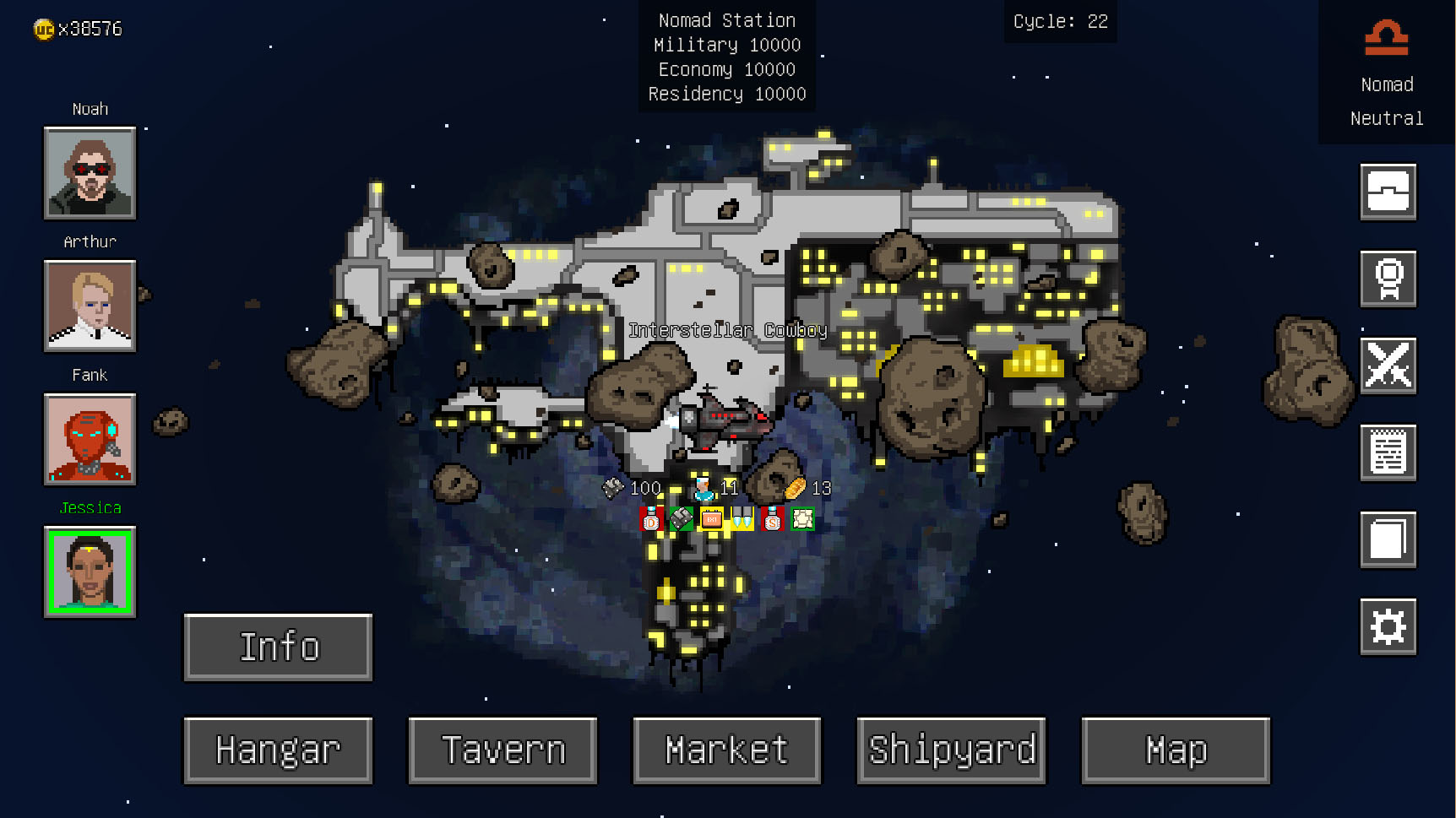
Task: Select the twin thruster item icon
Action: click(742, 519)
